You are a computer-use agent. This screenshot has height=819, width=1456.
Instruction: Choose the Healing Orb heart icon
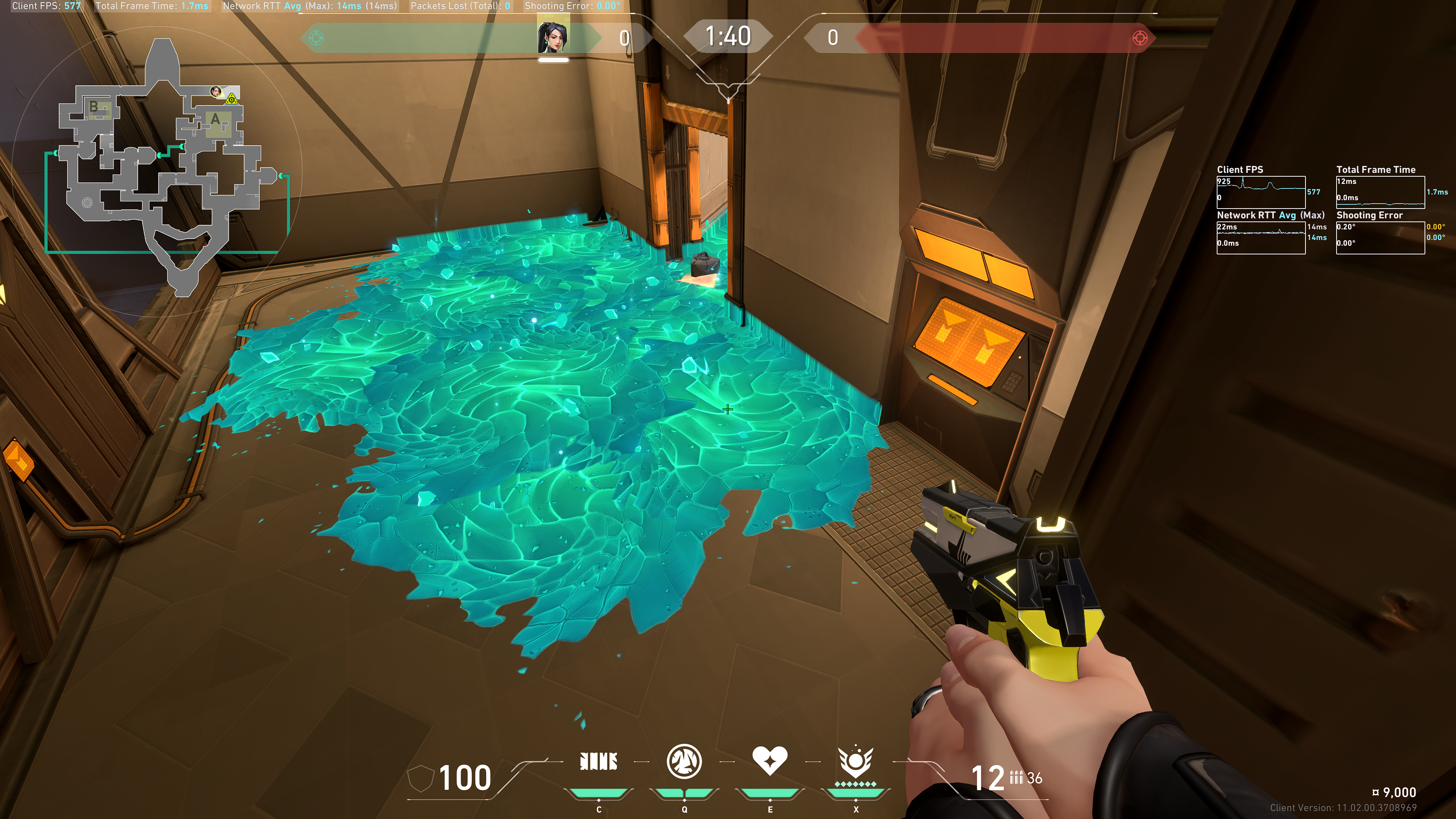coord(769,760)
